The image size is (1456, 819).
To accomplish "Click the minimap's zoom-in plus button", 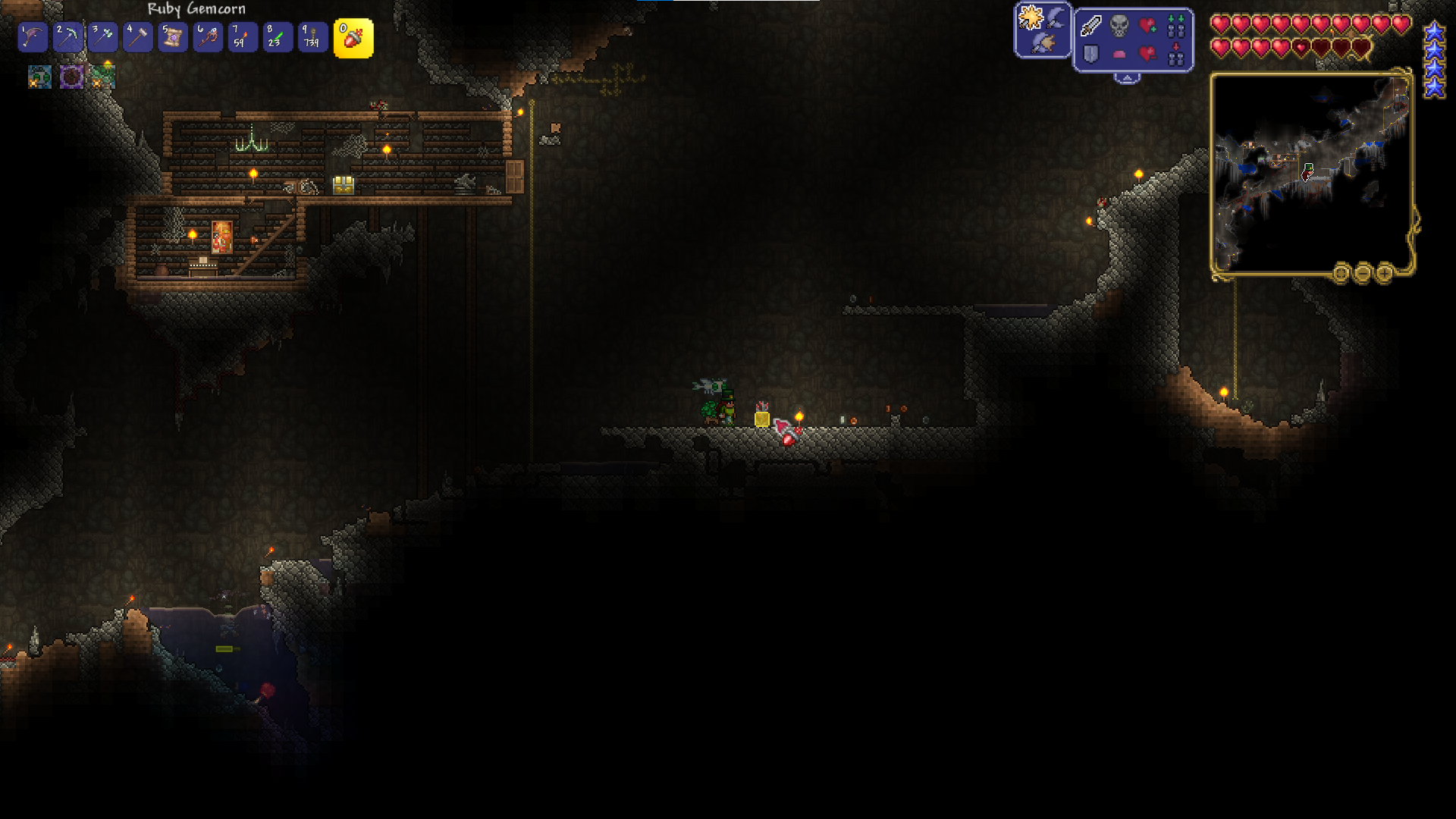I will click(1384, 273).
